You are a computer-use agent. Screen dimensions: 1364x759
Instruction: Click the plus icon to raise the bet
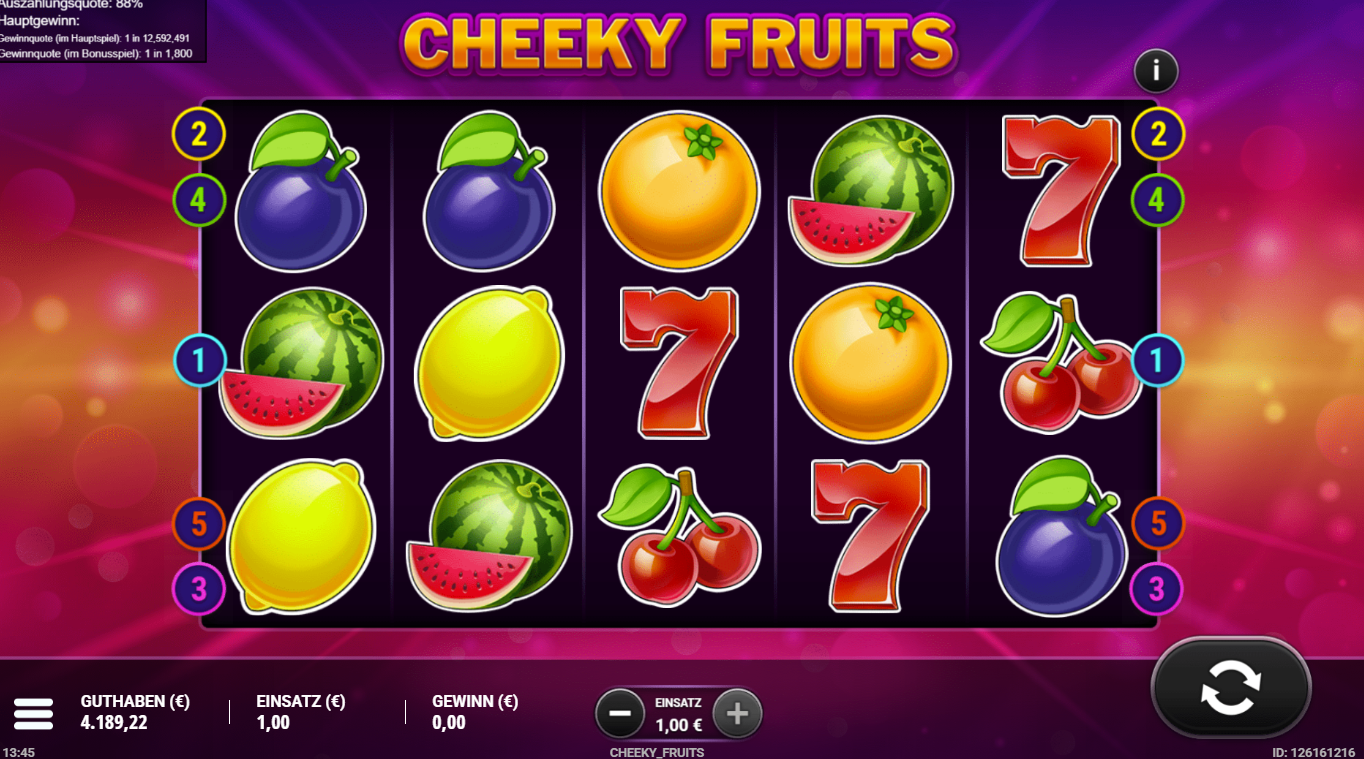click(x=738, y=713)
